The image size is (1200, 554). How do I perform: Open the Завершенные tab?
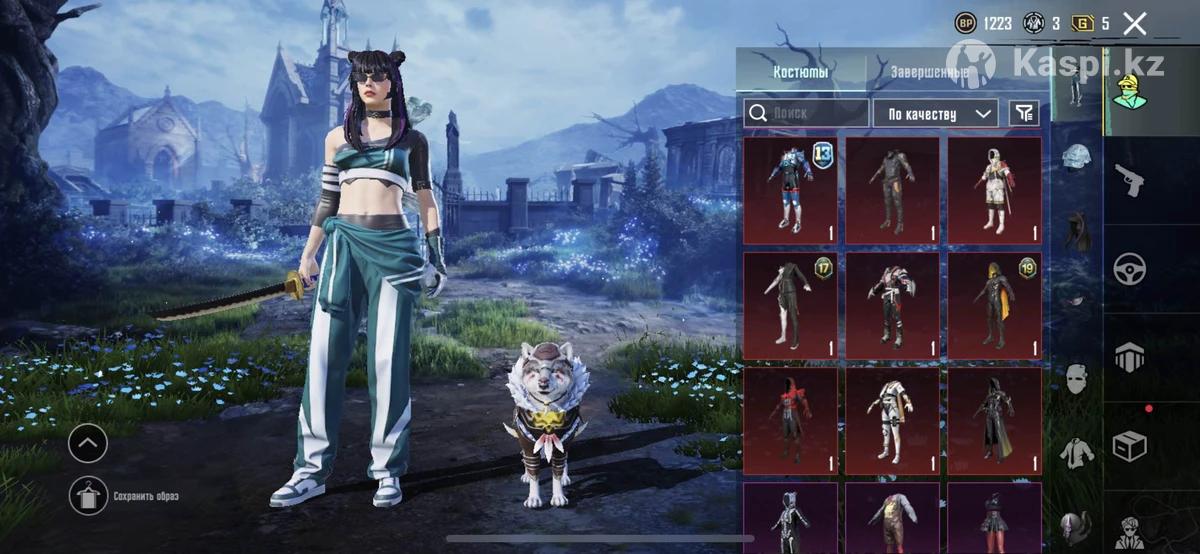[x=929, y=73]
